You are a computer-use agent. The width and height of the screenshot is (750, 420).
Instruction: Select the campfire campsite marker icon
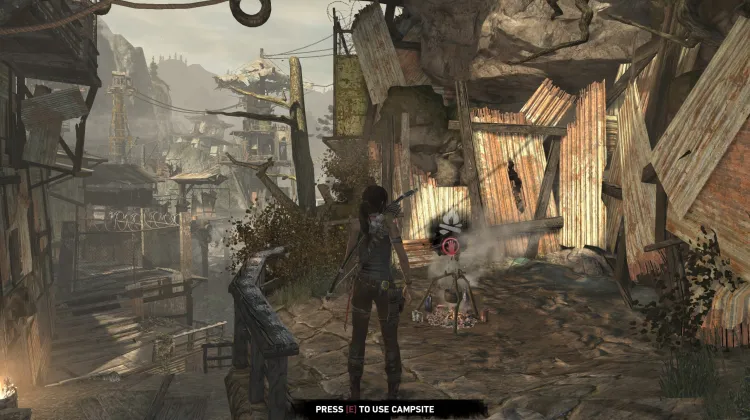[x=450, y=223]
